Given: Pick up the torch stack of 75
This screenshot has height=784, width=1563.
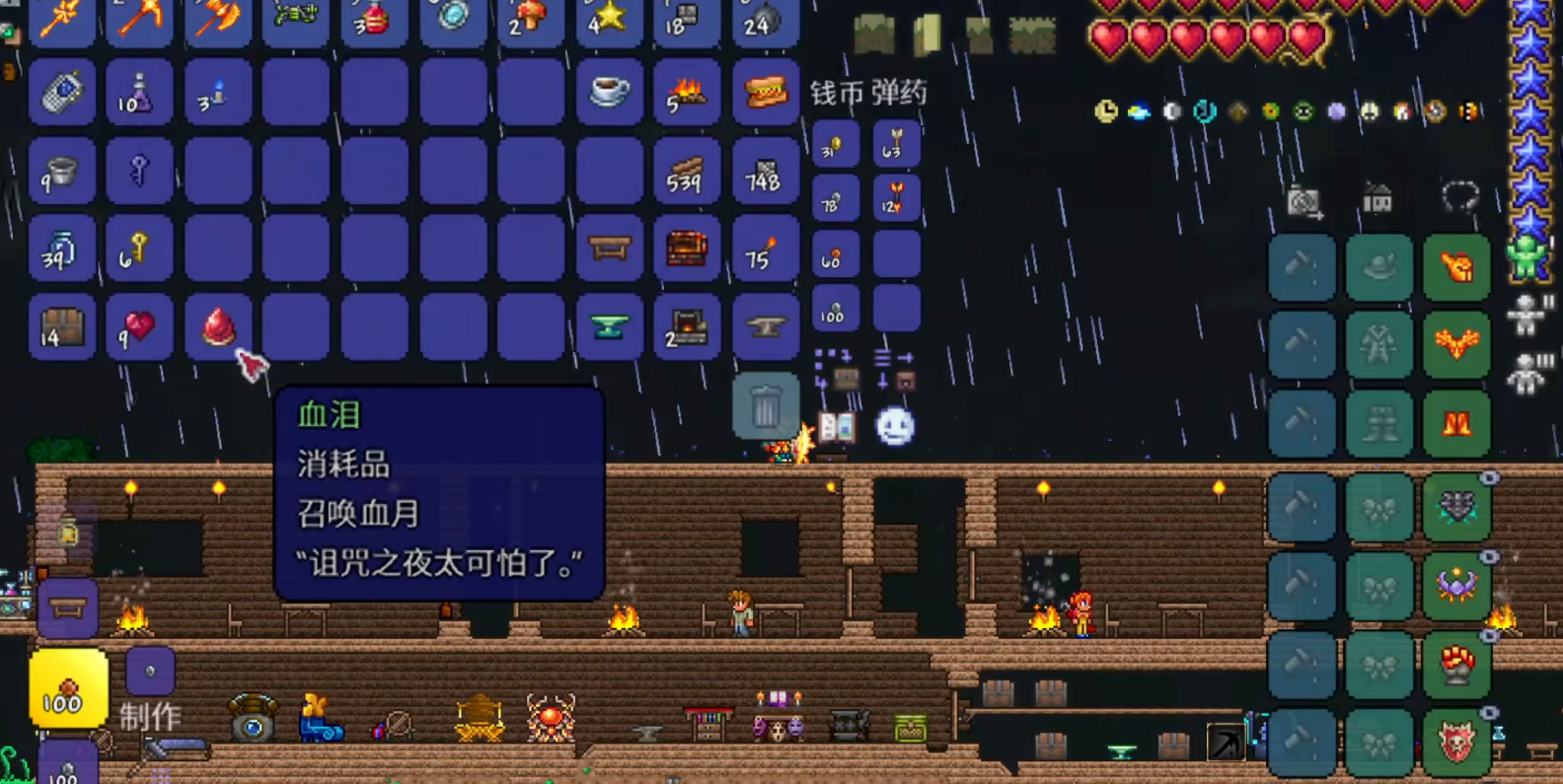Looking at the screenshot, I should click(764, 249).
